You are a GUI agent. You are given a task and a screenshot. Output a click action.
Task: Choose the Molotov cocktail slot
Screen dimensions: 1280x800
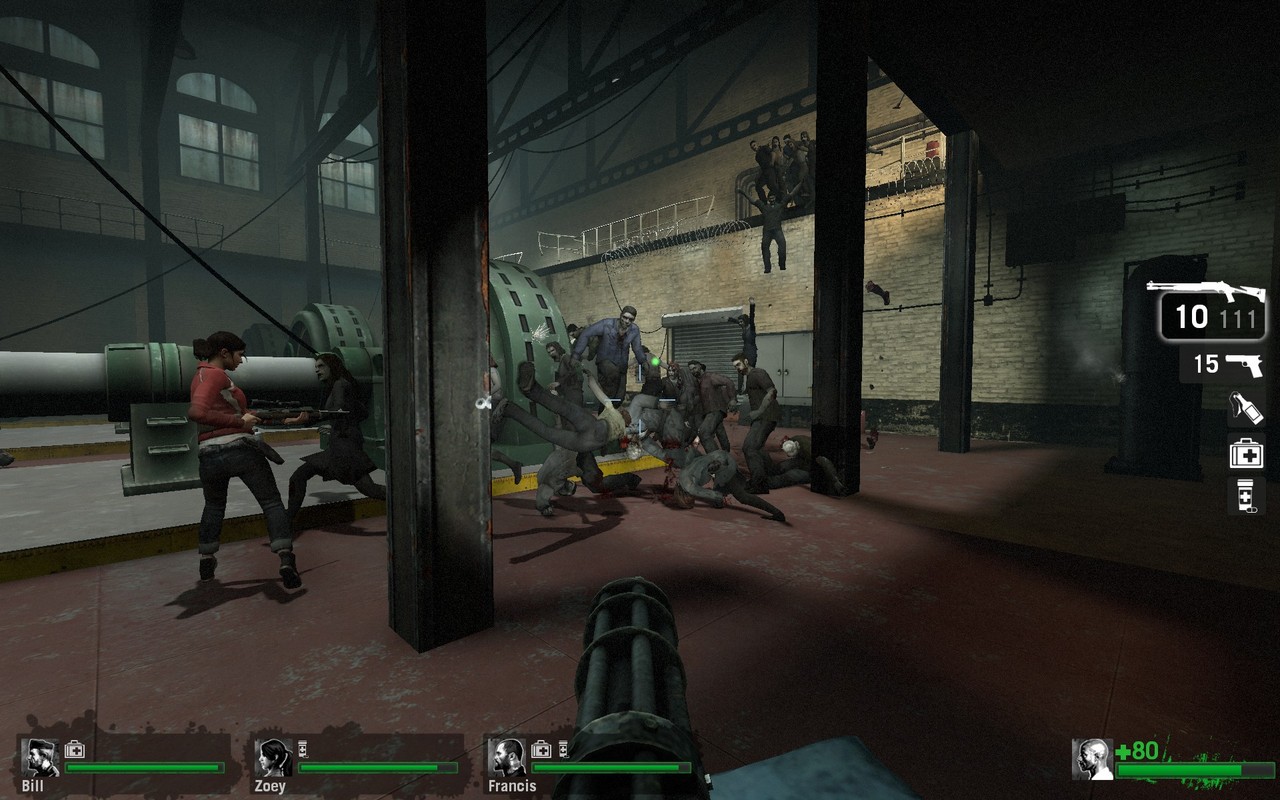[x=1247, y=408]
